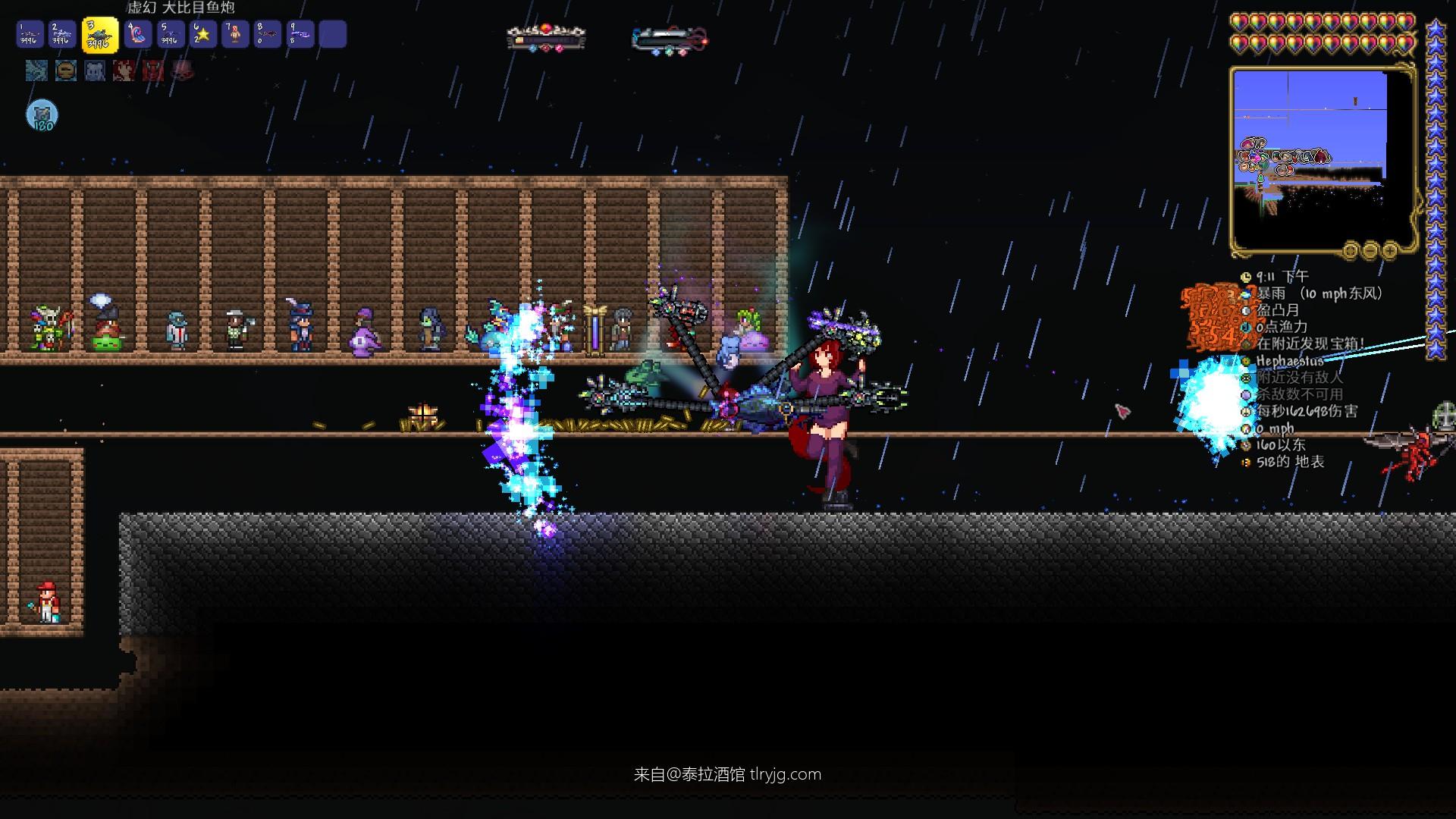Choose the doll item in slot 7
The image size is (1456, 819).
point(235,35)
